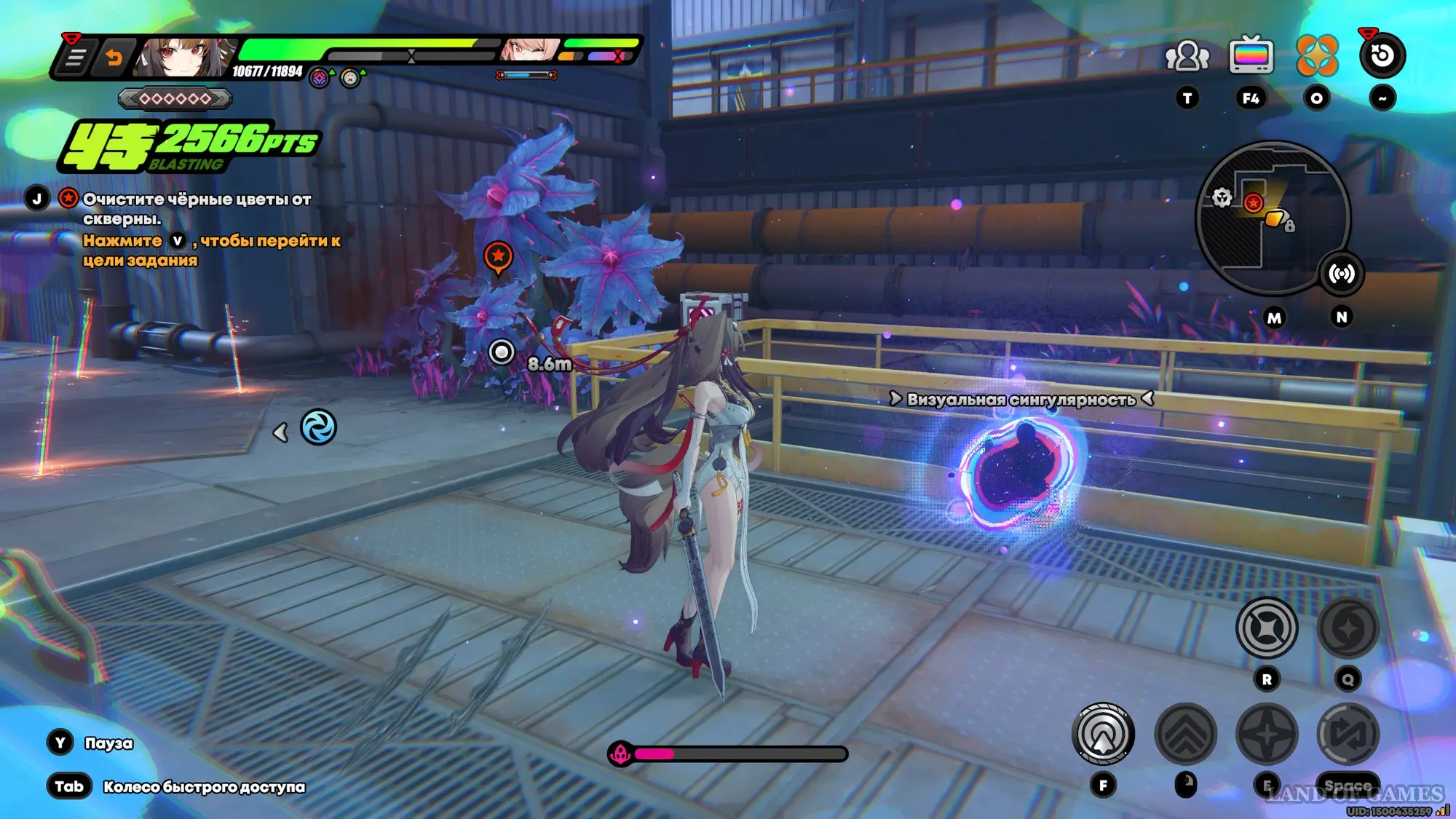
Task: Click the blue swirl bangboo icon
Action: (x=318, y=427)
